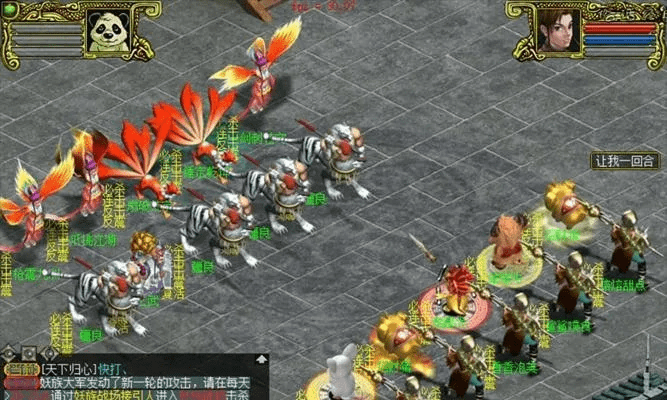Click the chat box scroll-up arrow
667x400 pixels.
262,359
